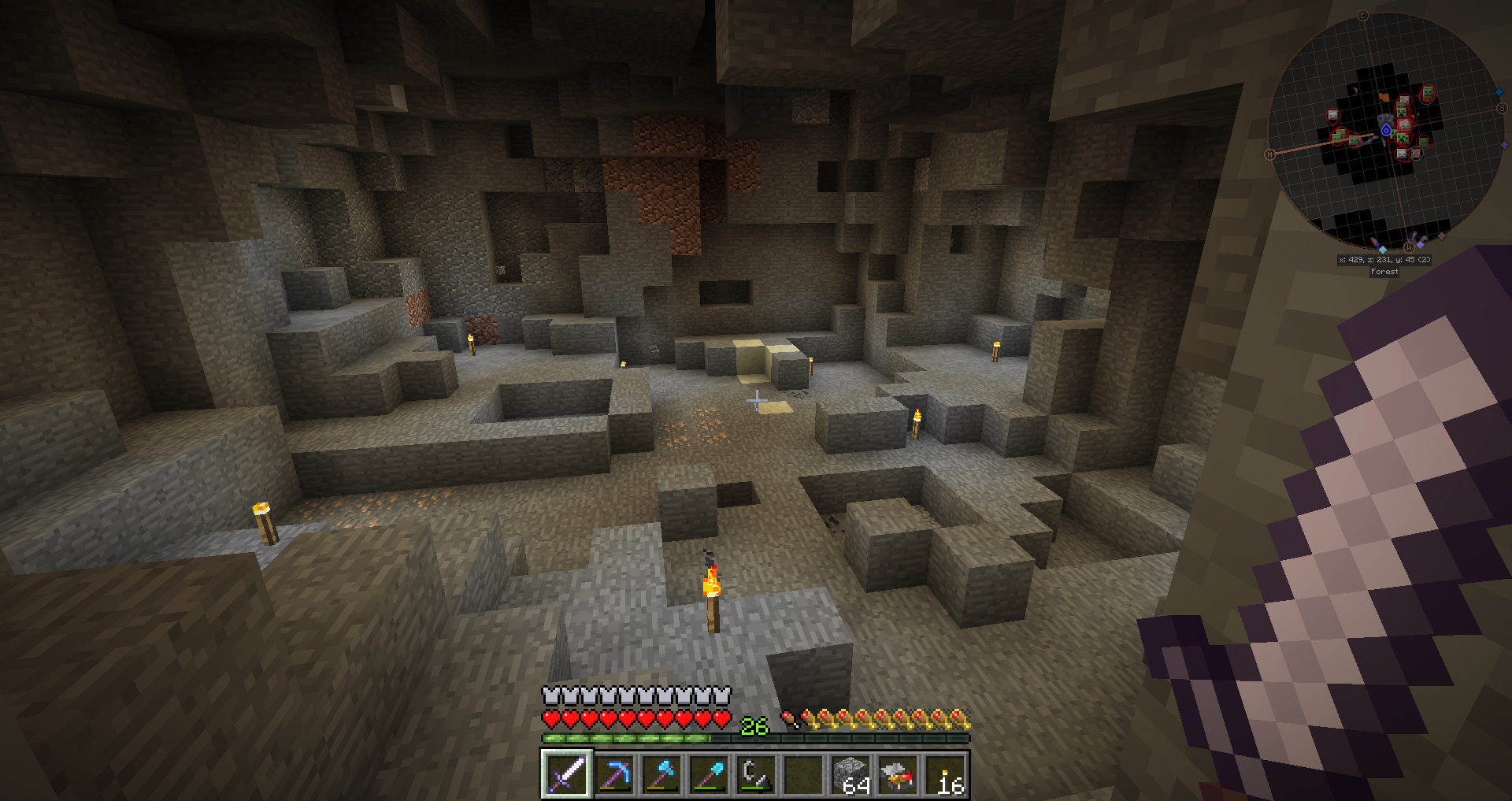1512x801 pixels.
Task: Click the player arrow on the minimap
Action: (1386, 130)
